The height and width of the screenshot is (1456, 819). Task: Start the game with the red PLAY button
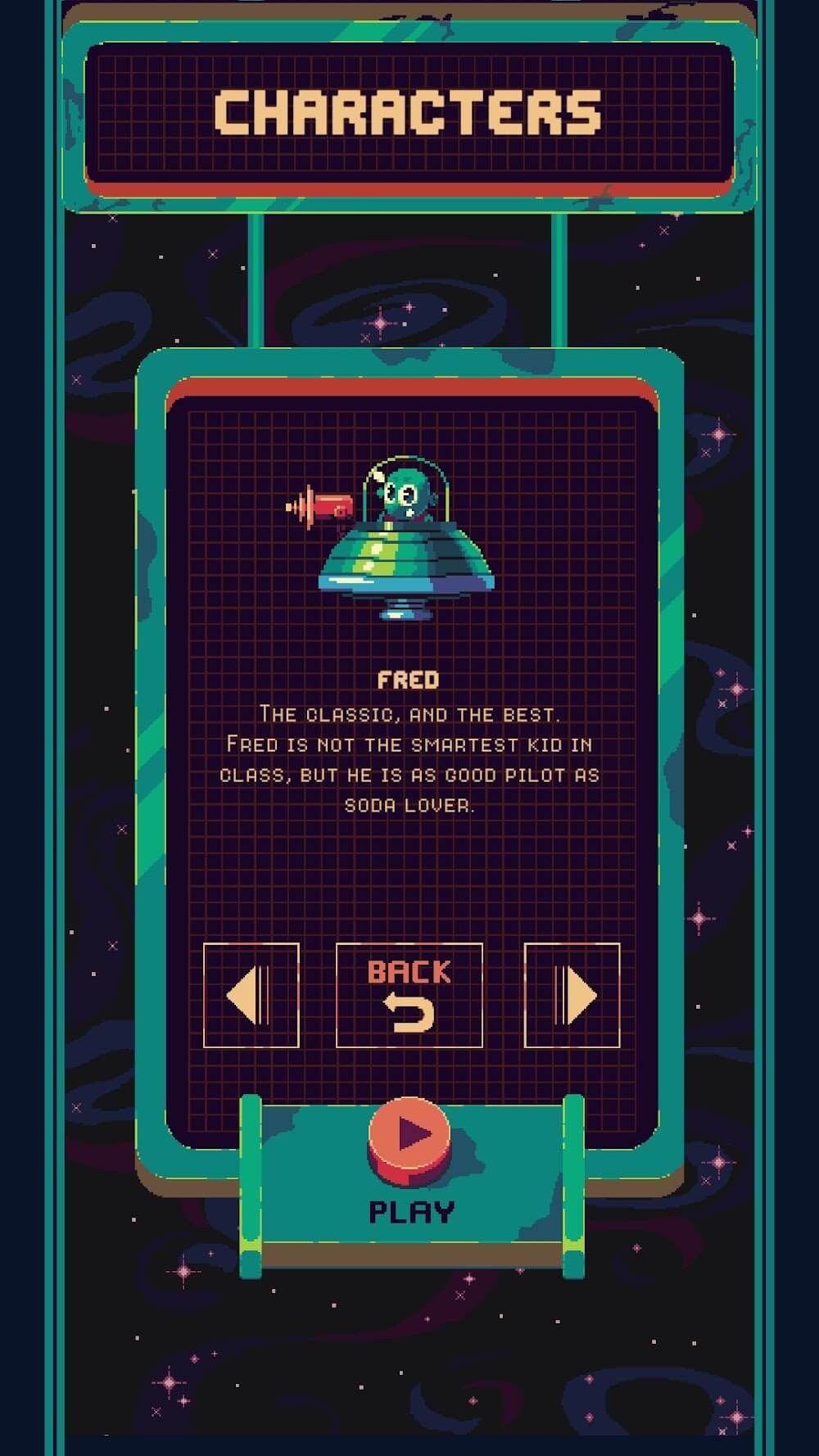point(409,1138)
